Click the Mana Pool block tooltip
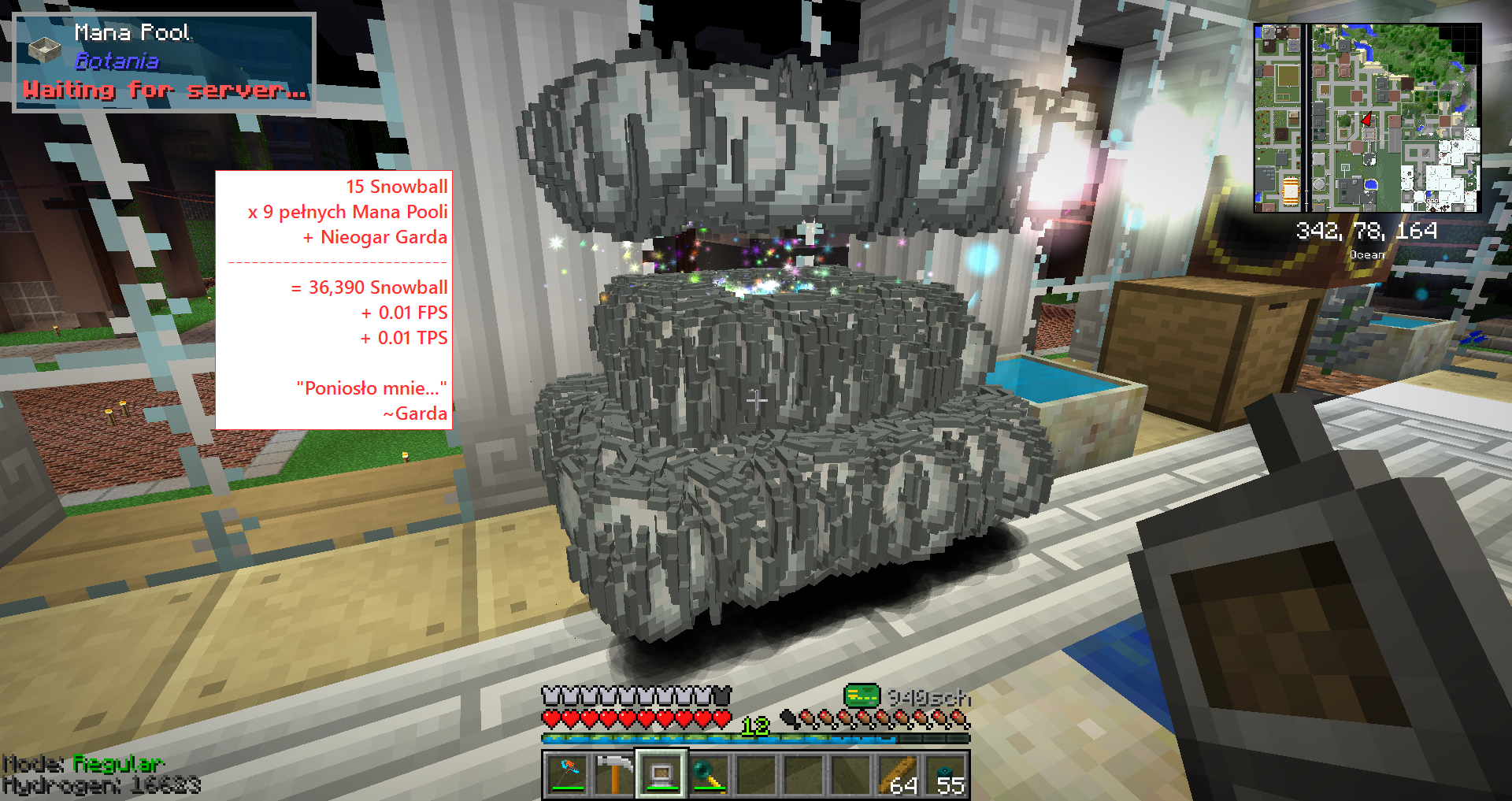Image resolution: width=1512 pixels, height=801 pixels. click(x=165, y=61)
